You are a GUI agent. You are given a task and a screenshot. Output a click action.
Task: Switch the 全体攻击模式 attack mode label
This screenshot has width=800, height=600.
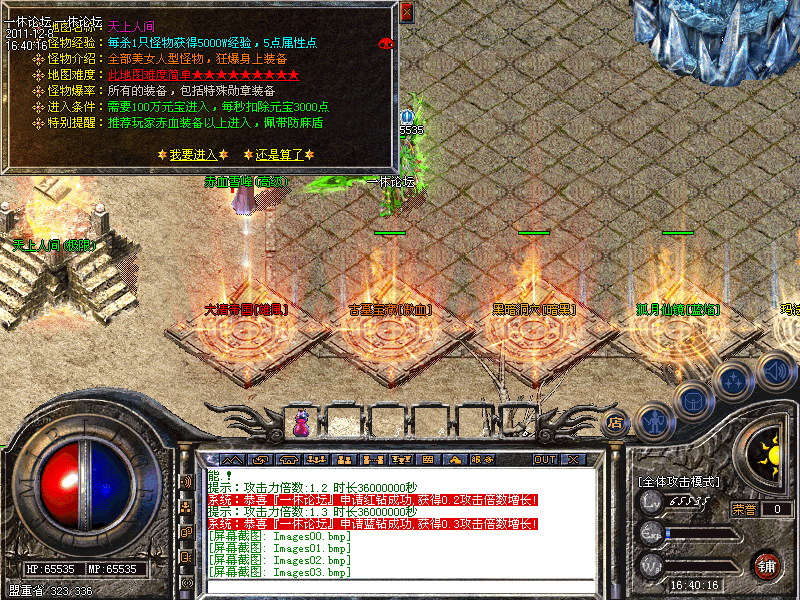pos(679,481)
